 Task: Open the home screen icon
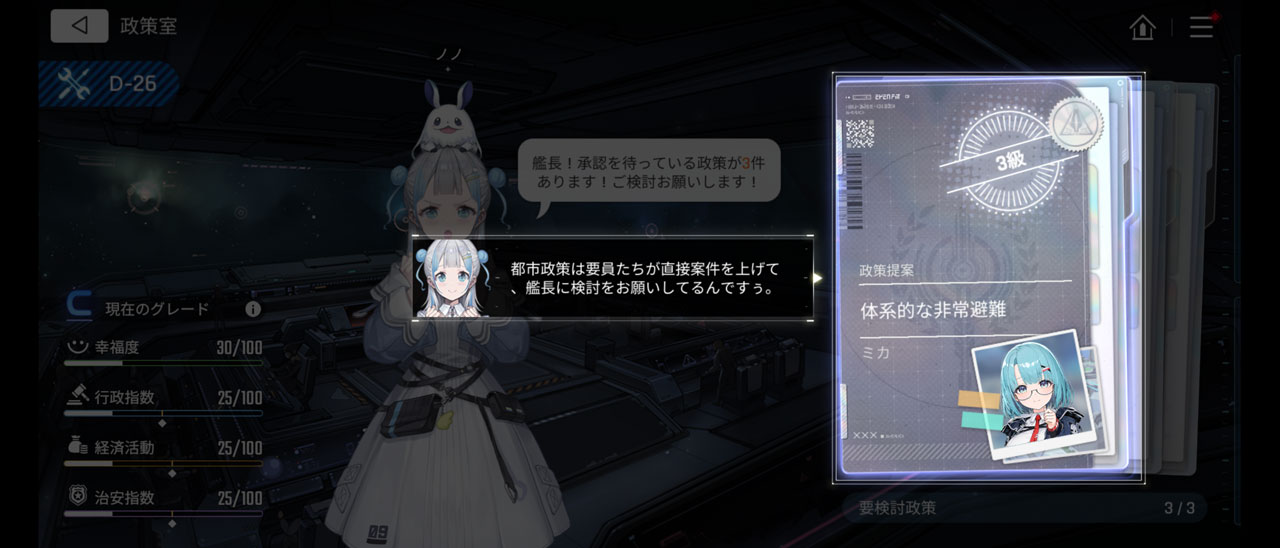coord(1142,27)
